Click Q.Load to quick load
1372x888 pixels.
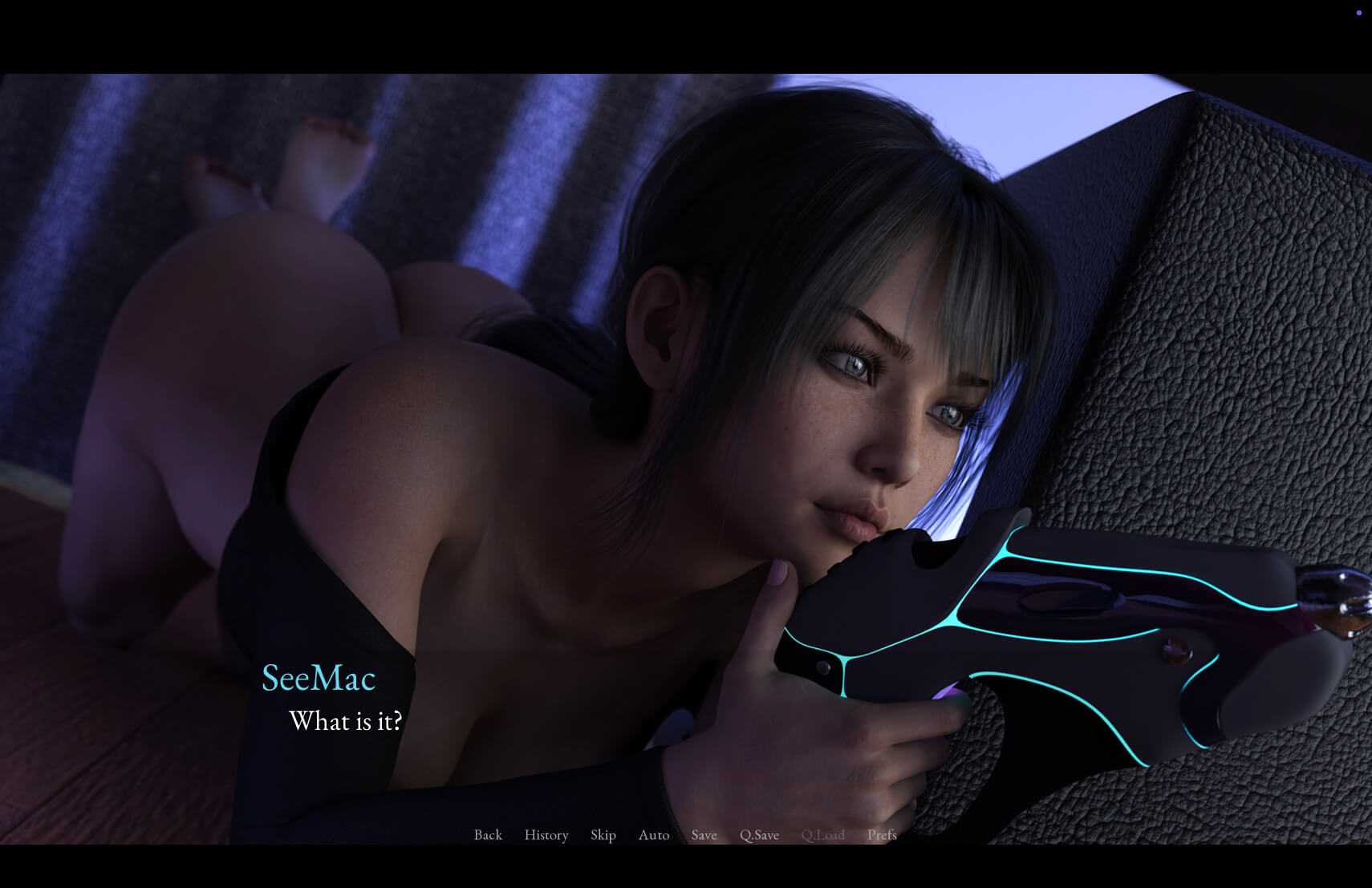point(822,835)
